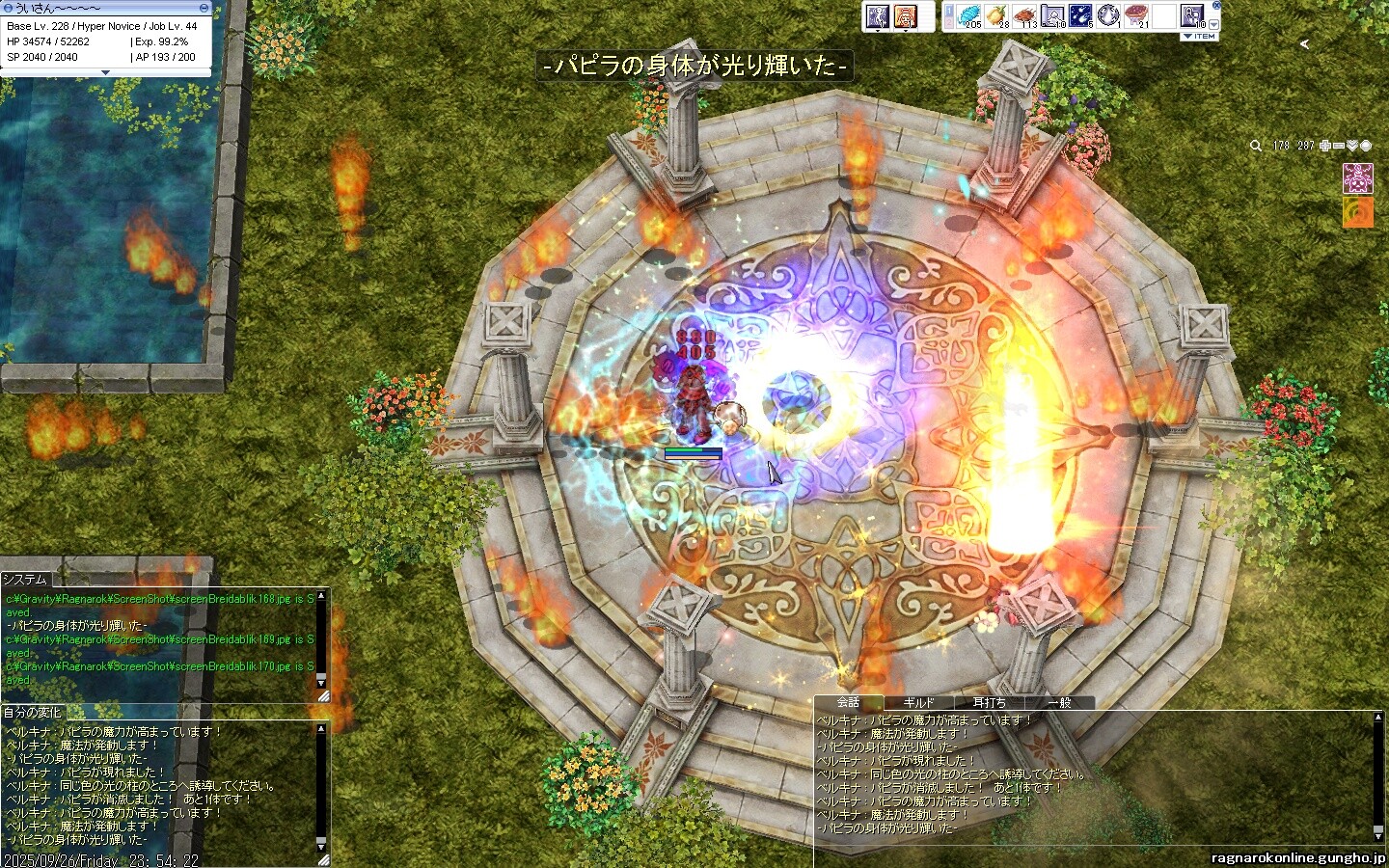Select the 会話 conversation tab
The height and width of the screenshot is (868, 1389).
pos(848,703)
